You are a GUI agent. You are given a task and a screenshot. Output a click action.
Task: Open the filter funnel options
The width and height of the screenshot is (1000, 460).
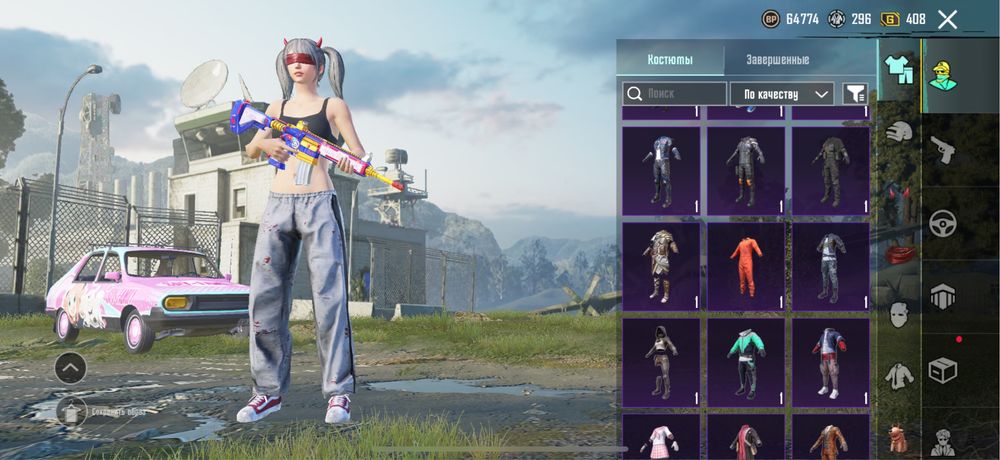point(855,94)
